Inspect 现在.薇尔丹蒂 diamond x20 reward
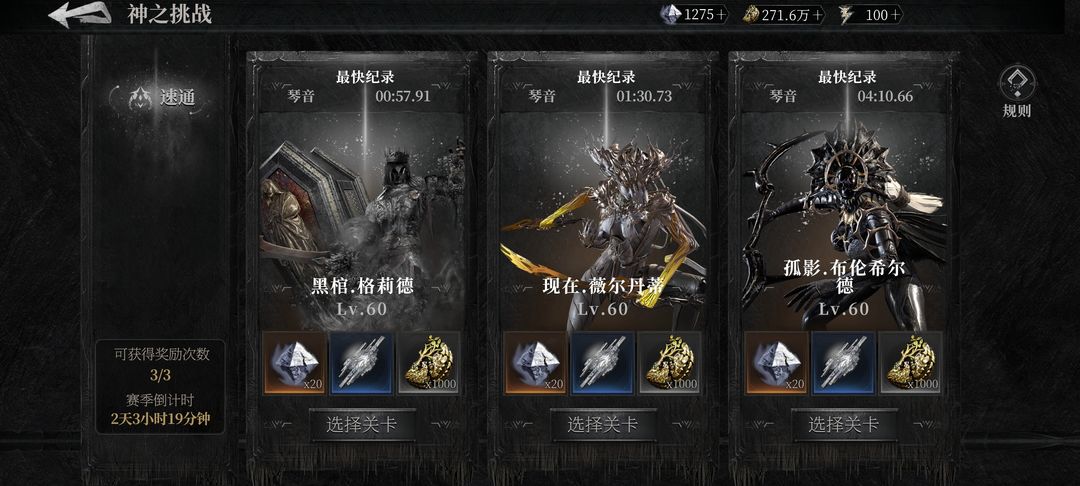The image size is (1080, 486). tap(535, 362)
